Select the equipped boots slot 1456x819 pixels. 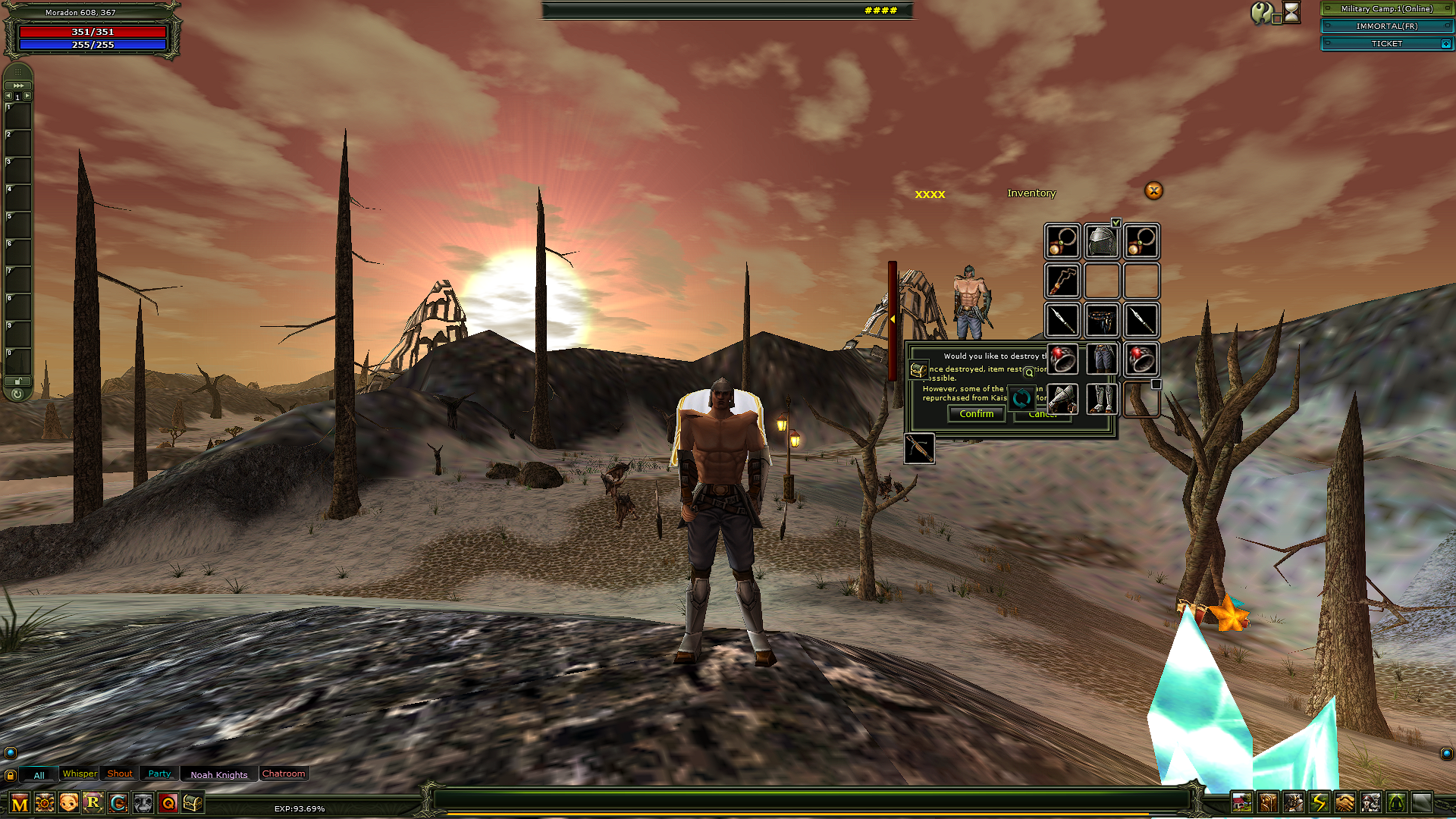[x=1101, y=399]
